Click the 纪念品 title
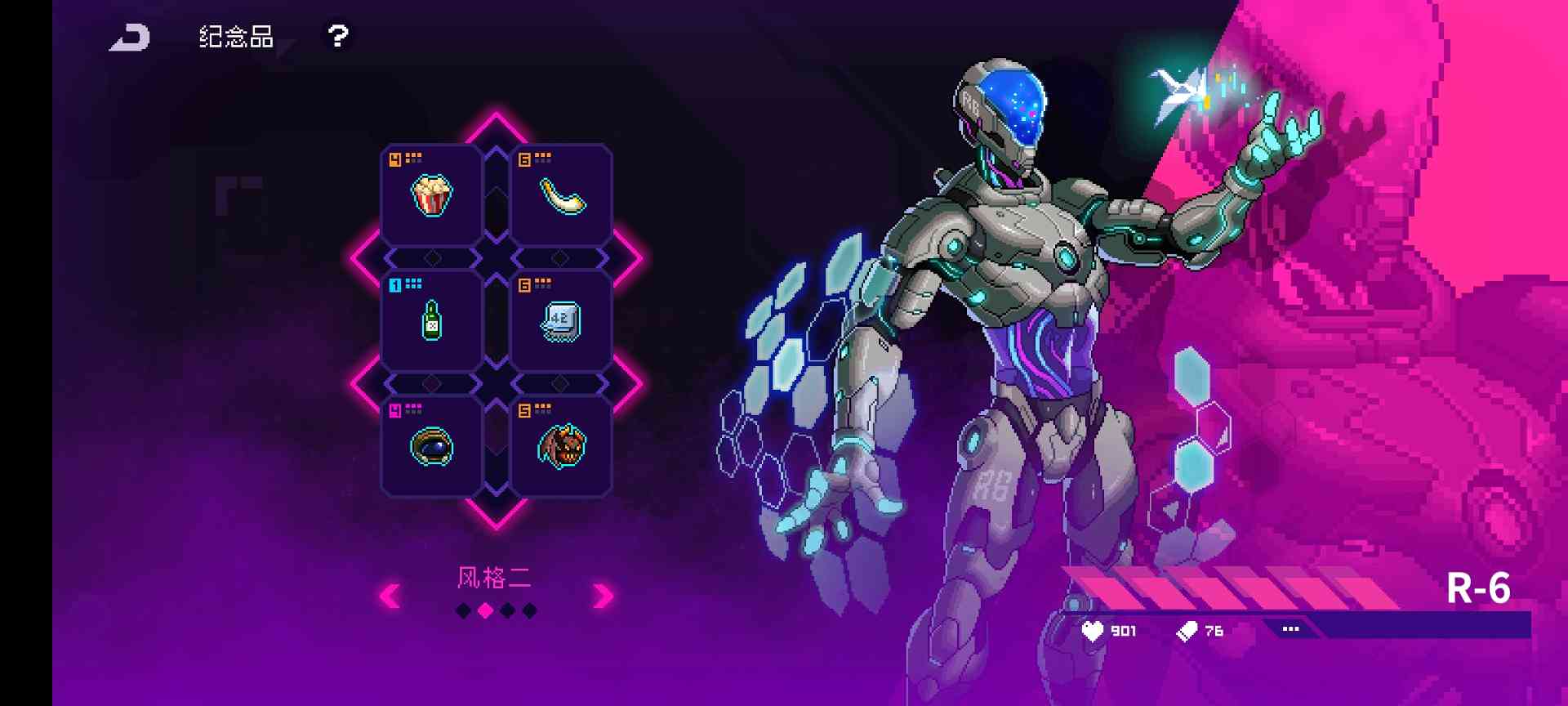This screenshot has height=706, width=1568. [235, 38]
